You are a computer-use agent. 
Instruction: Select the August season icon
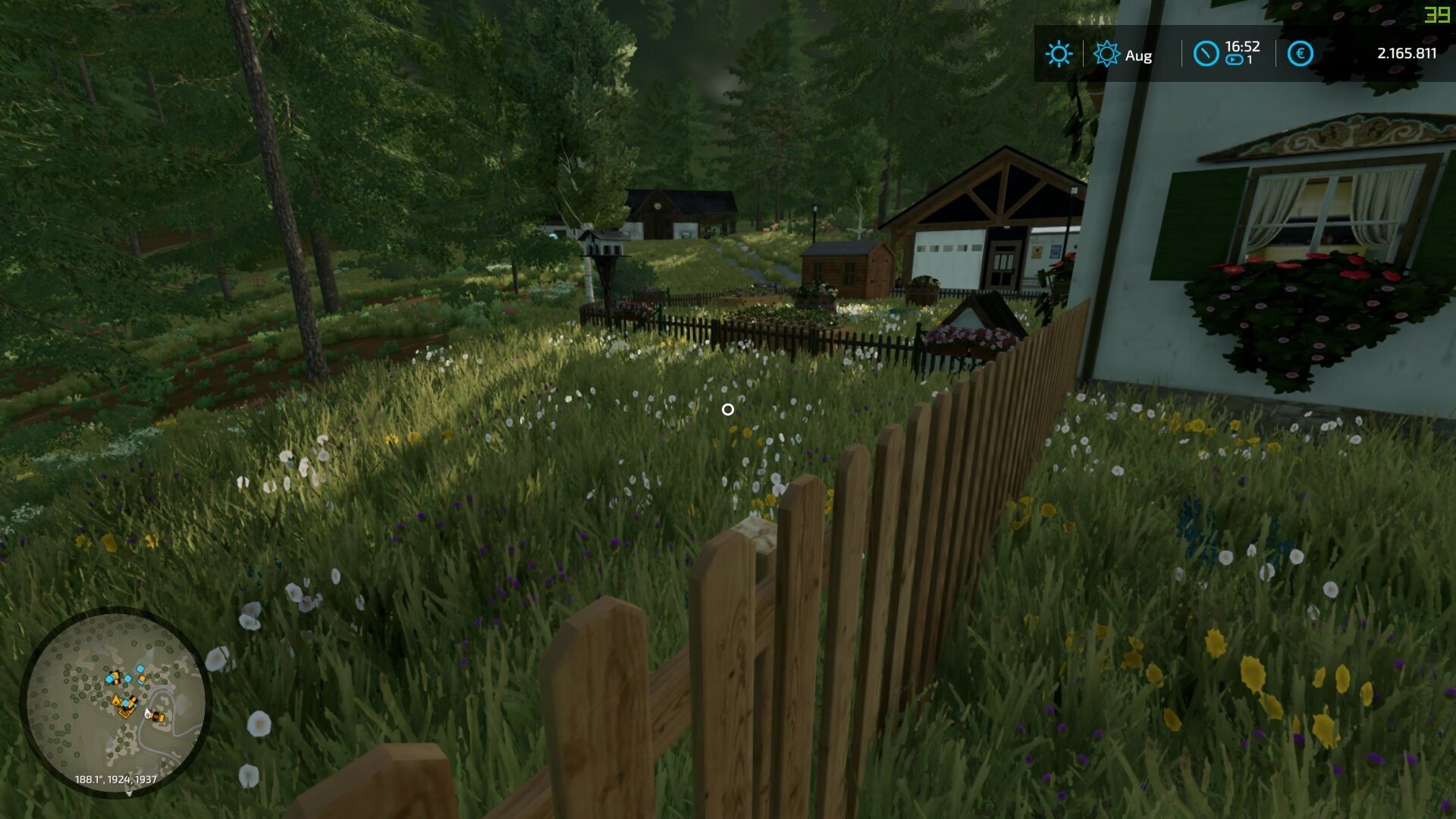pos(1106,54)
